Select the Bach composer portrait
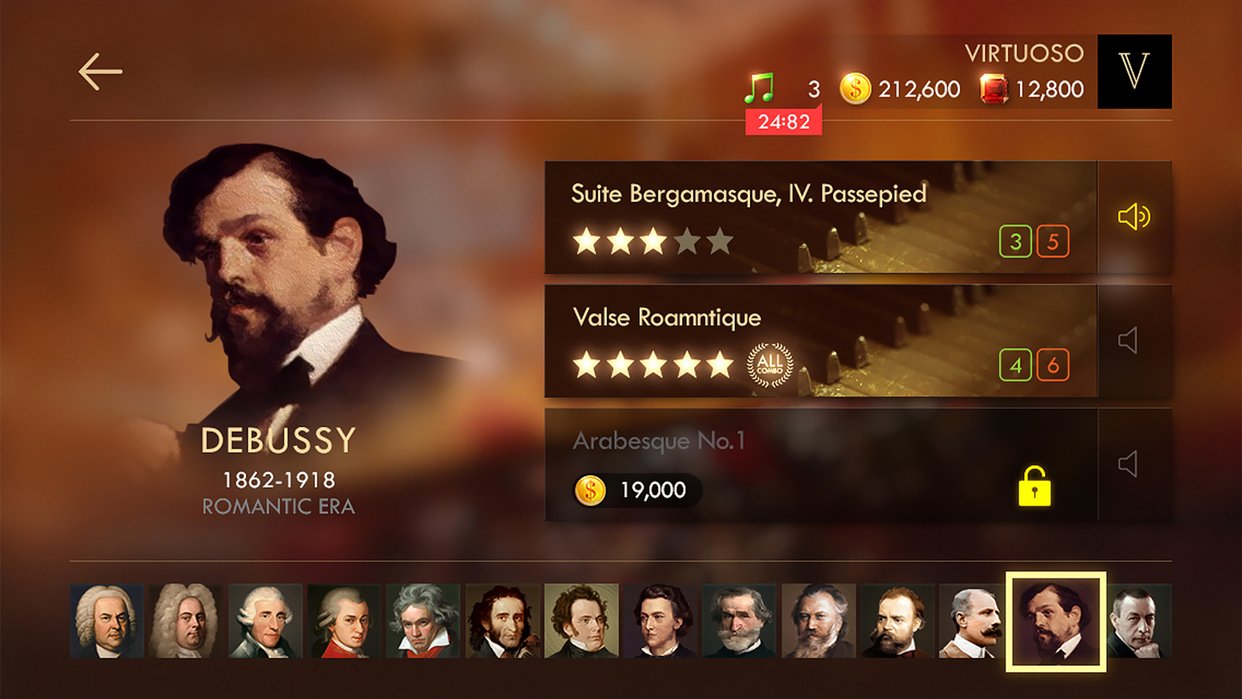 pos(106,621)
